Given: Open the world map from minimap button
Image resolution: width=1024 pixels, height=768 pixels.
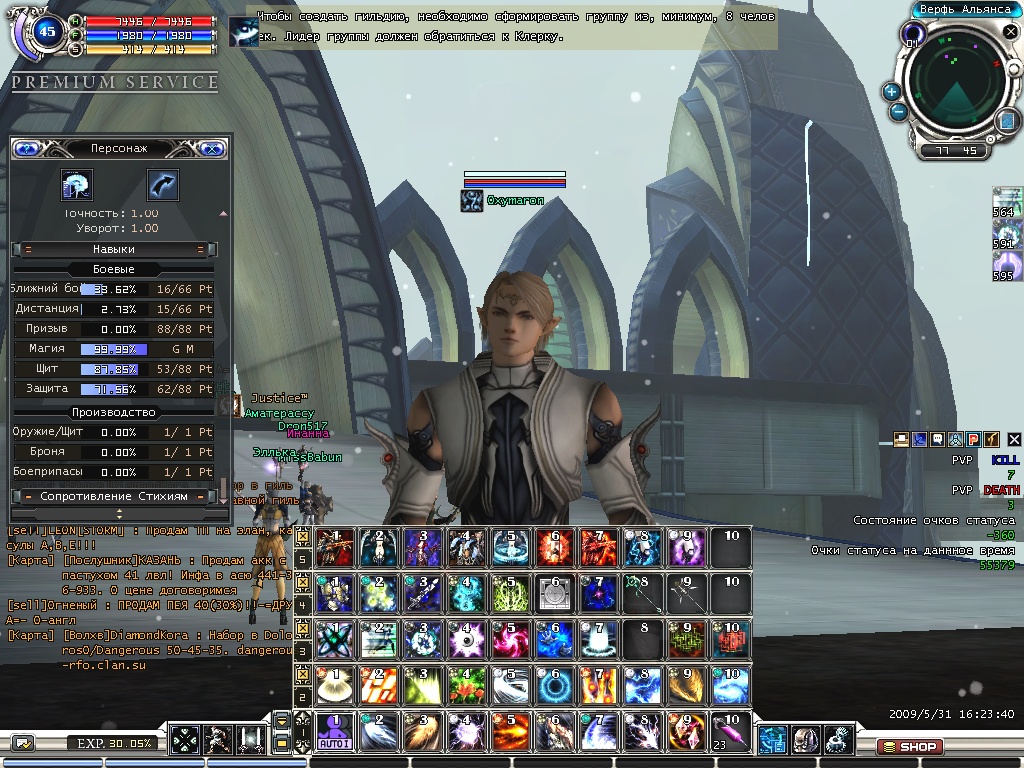Looking at the screenshot, I should 1006,121.
